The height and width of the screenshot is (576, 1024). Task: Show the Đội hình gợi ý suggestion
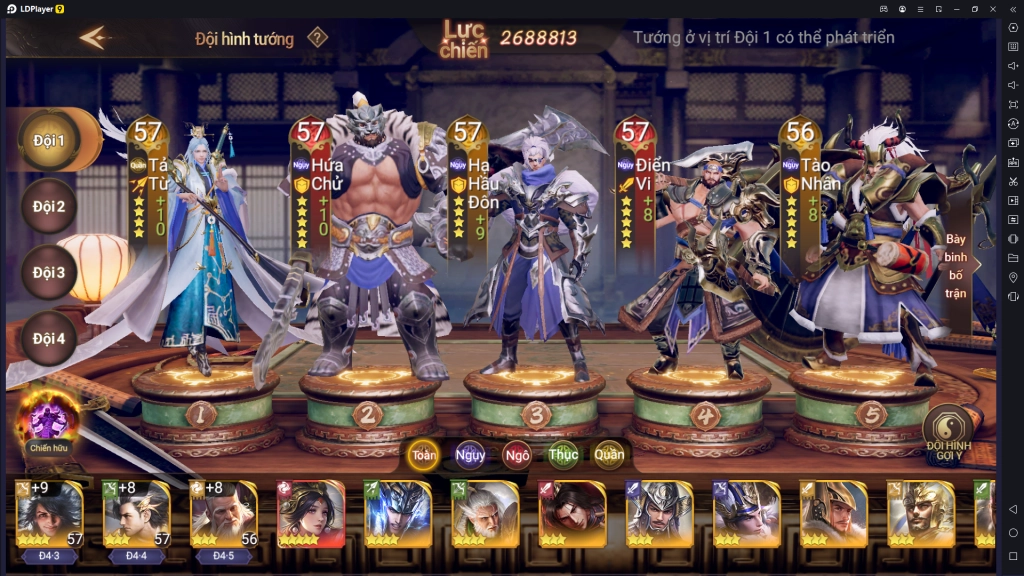point(948,430)
